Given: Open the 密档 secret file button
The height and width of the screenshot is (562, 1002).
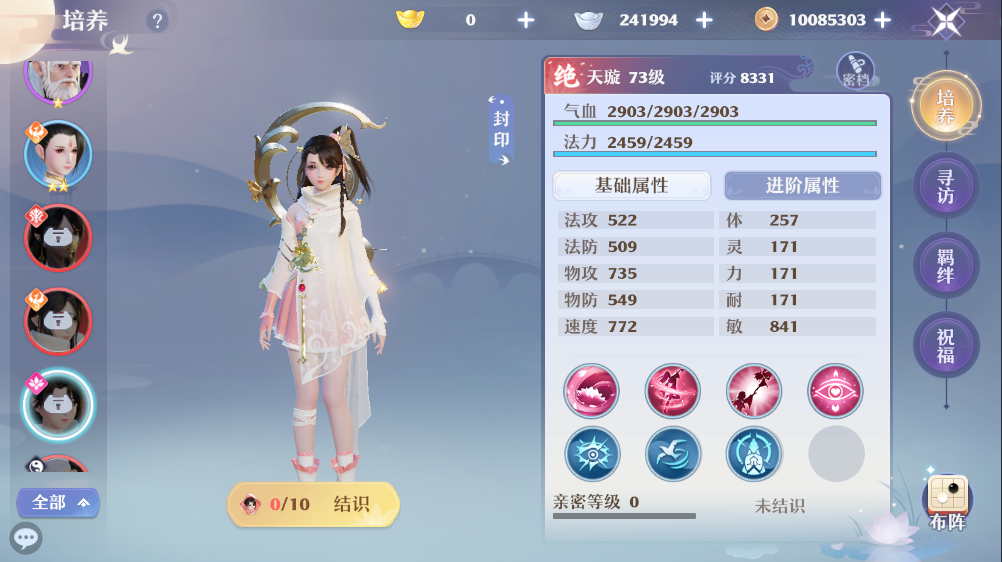Looking at the screenshot, I should (855, 71).
